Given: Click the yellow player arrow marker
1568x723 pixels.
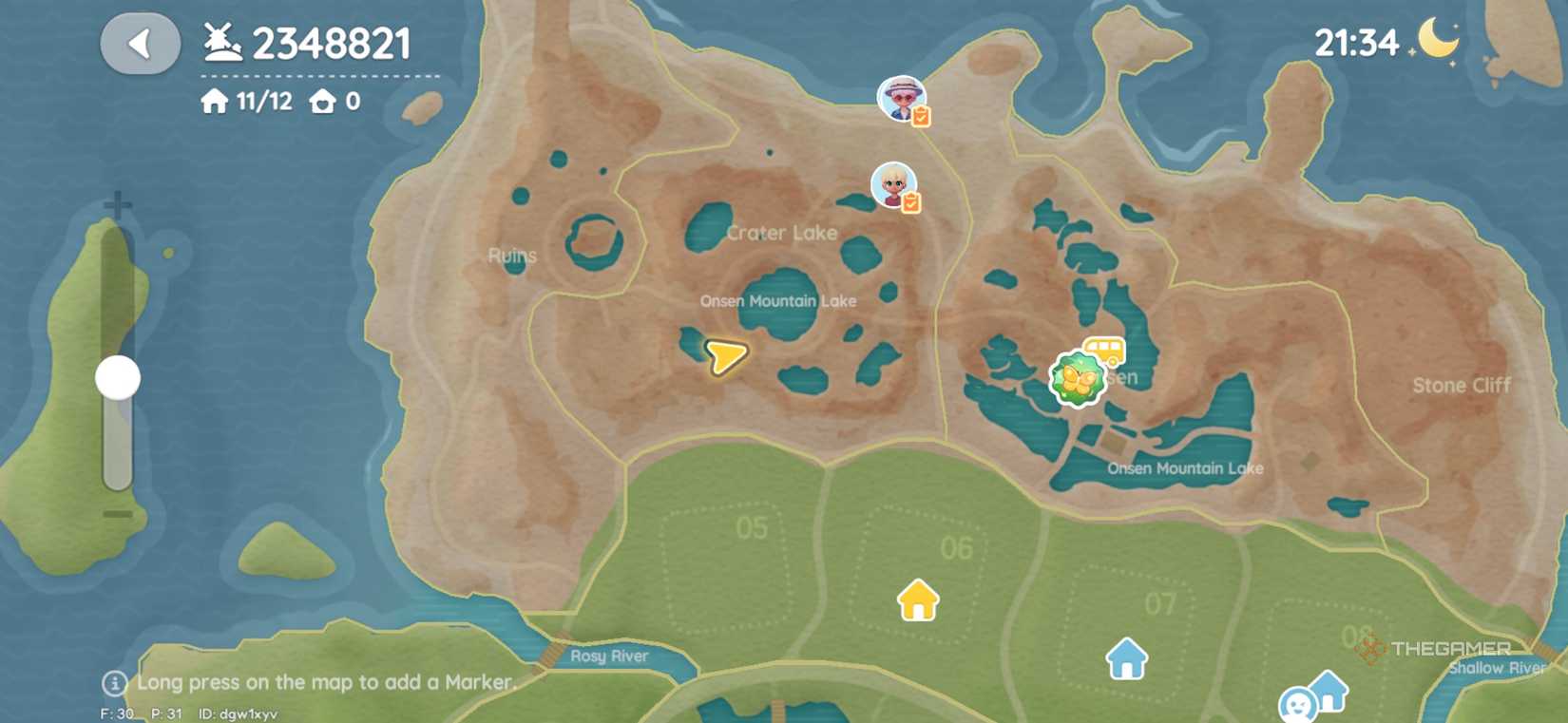Looking at the screenshot, I should click(x=725, y=358).
